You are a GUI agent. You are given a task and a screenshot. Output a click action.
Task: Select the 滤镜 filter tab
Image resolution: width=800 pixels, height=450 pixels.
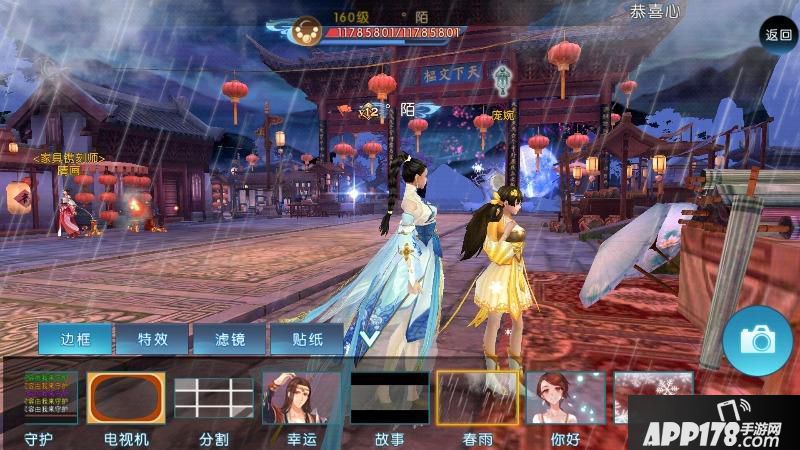pos(230,339)
